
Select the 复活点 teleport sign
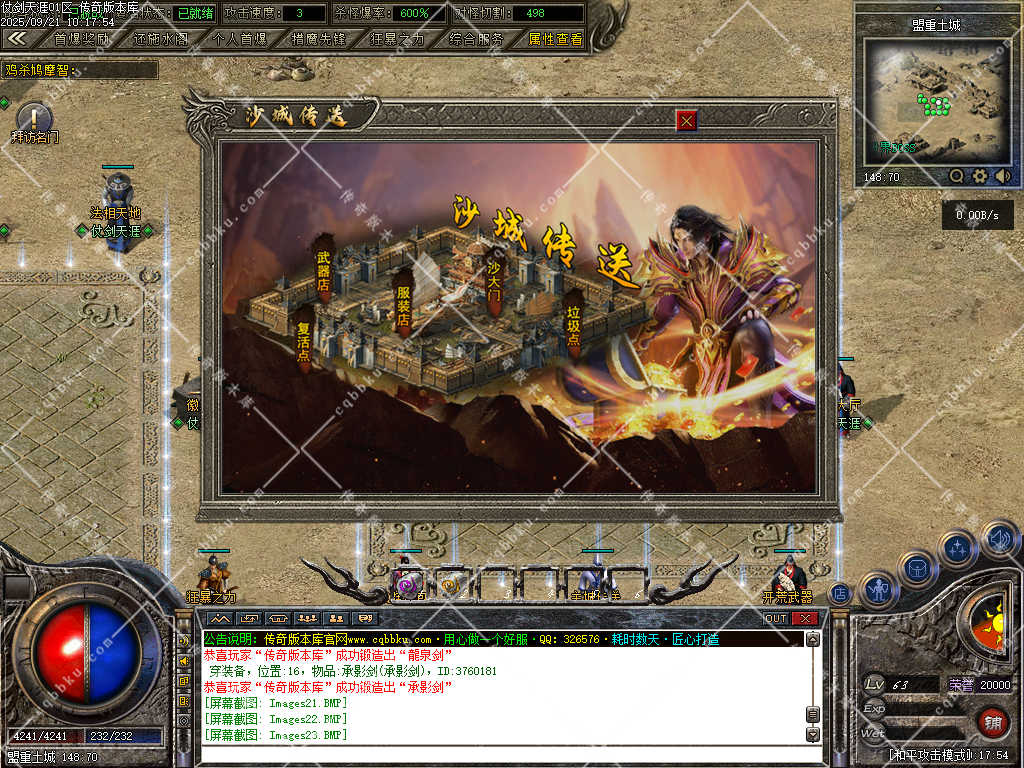coord(304,337)
